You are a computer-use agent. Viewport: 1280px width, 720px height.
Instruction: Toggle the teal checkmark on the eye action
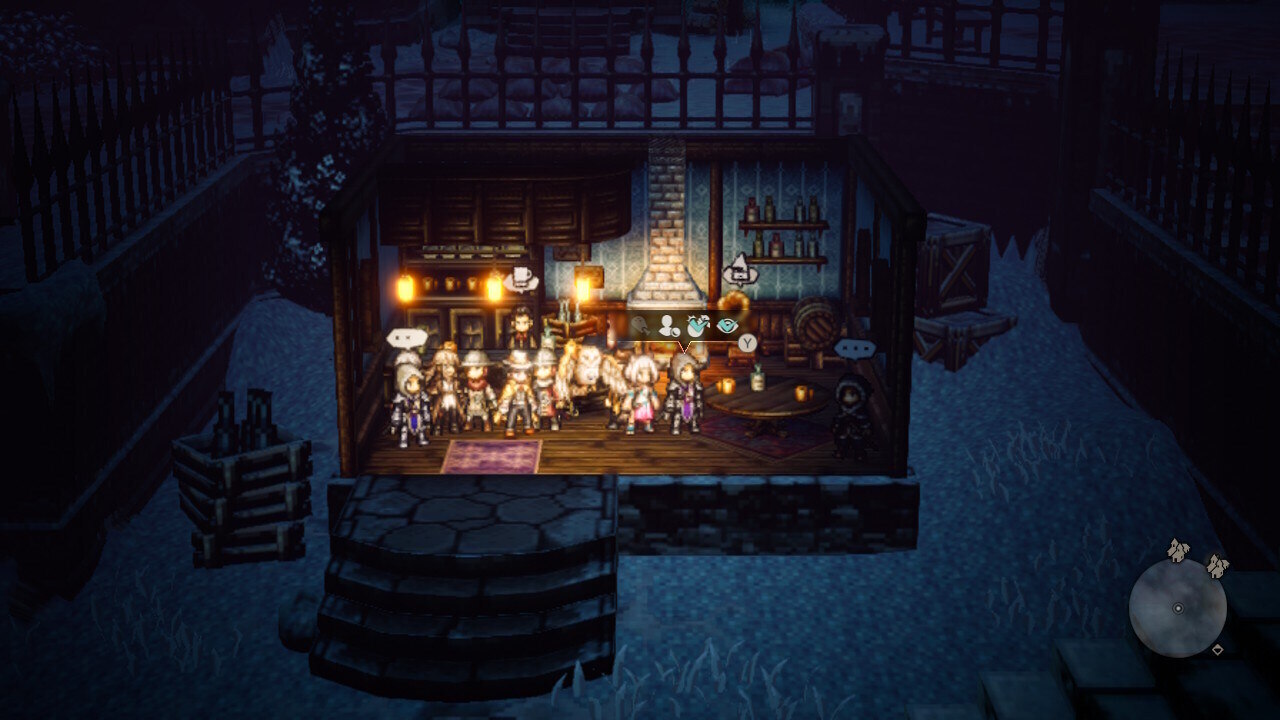pos(727,325)
